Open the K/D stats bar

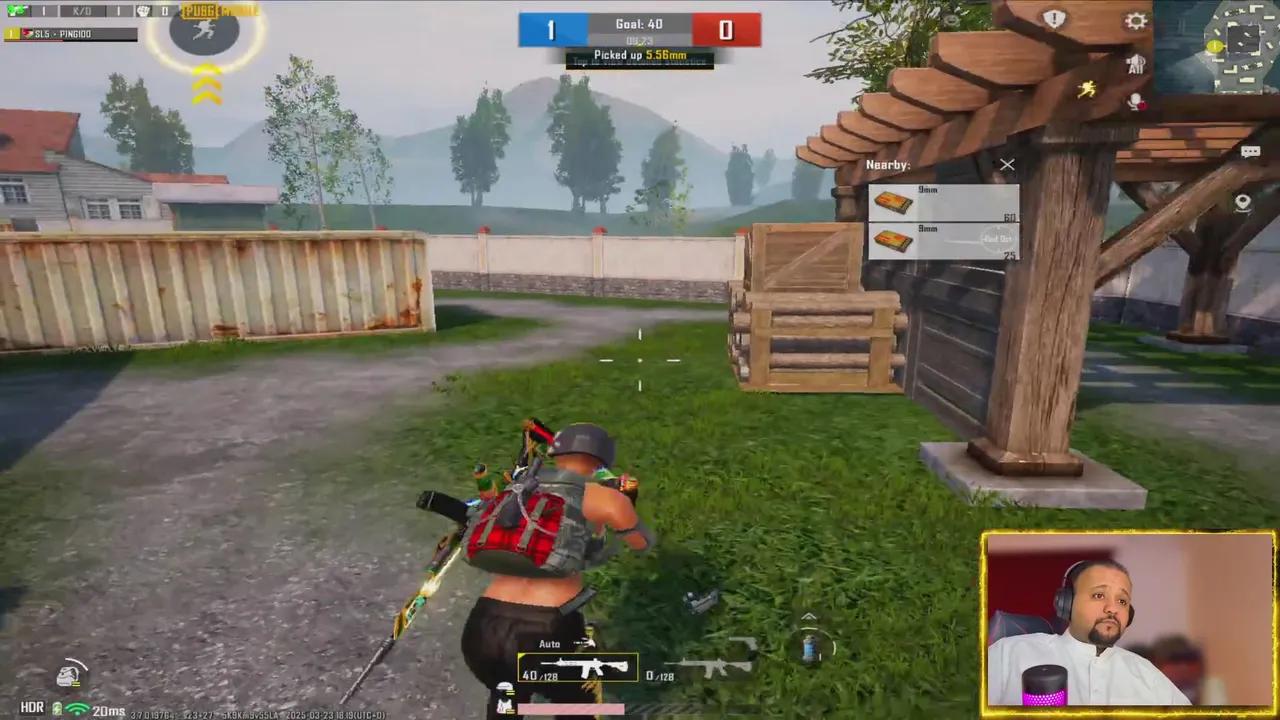tap(81, 10)
